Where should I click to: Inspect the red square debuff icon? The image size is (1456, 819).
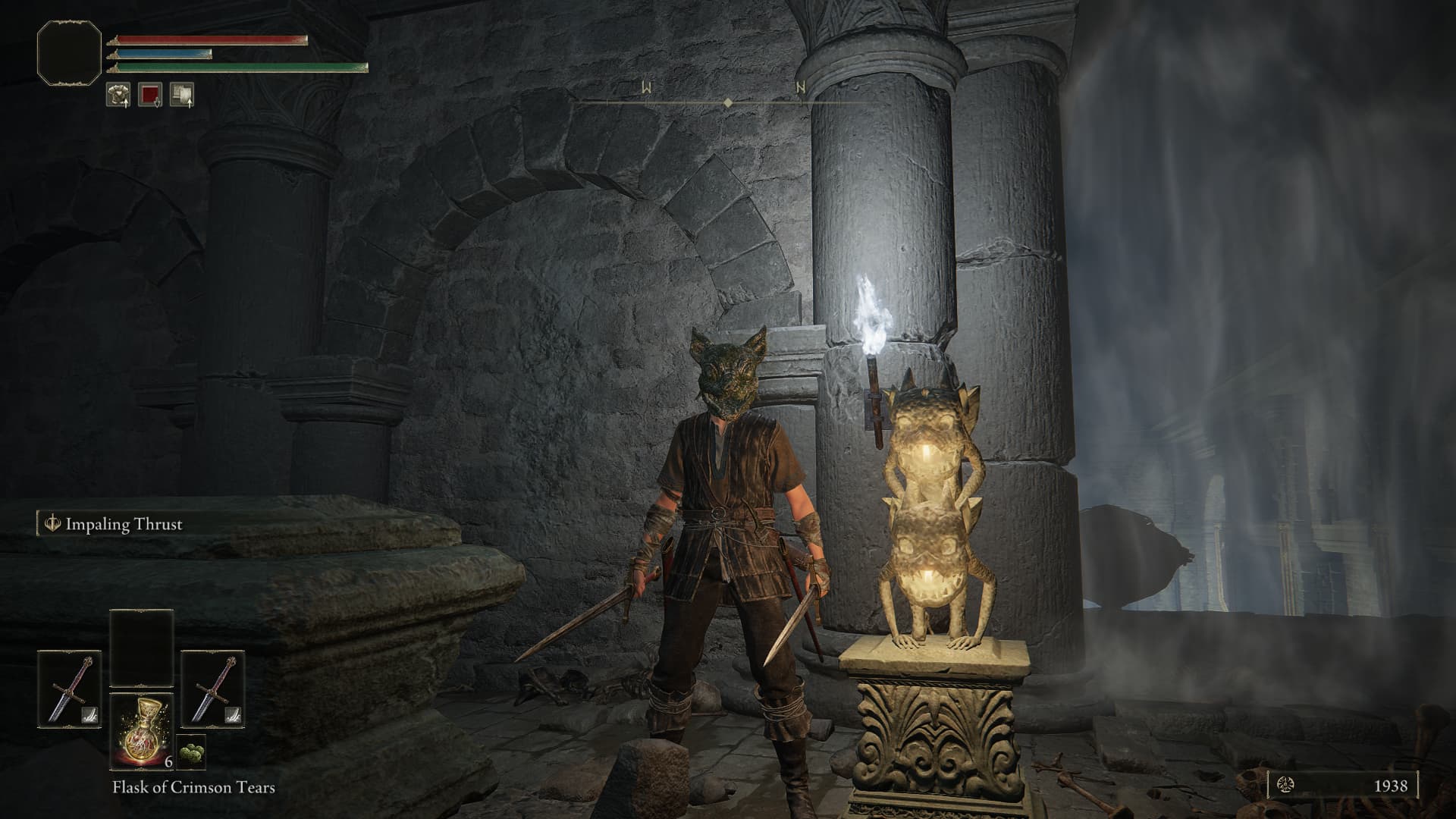click(150, 94)
